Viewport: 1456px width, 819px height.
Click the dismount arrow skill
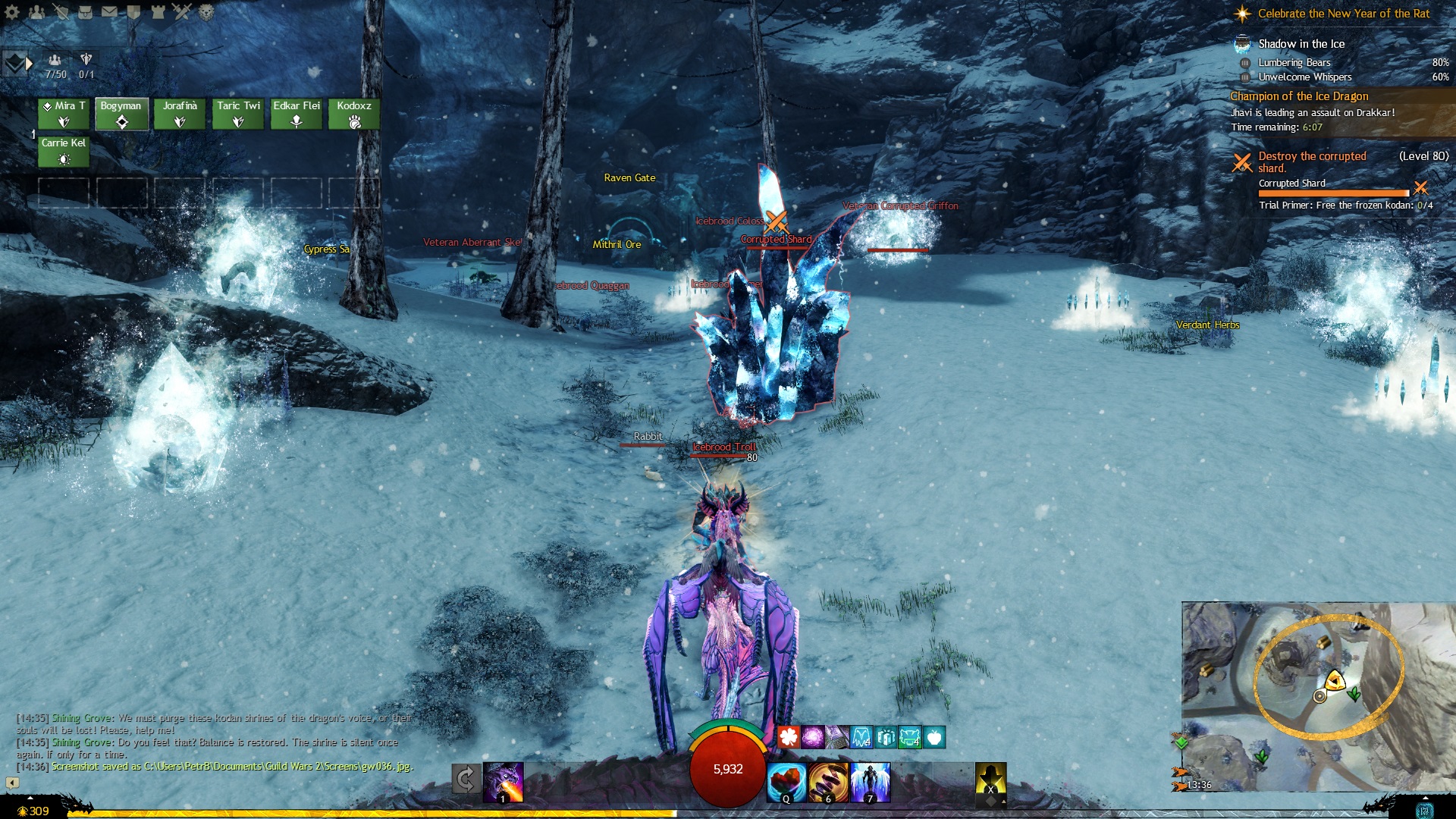coord(466,779)
